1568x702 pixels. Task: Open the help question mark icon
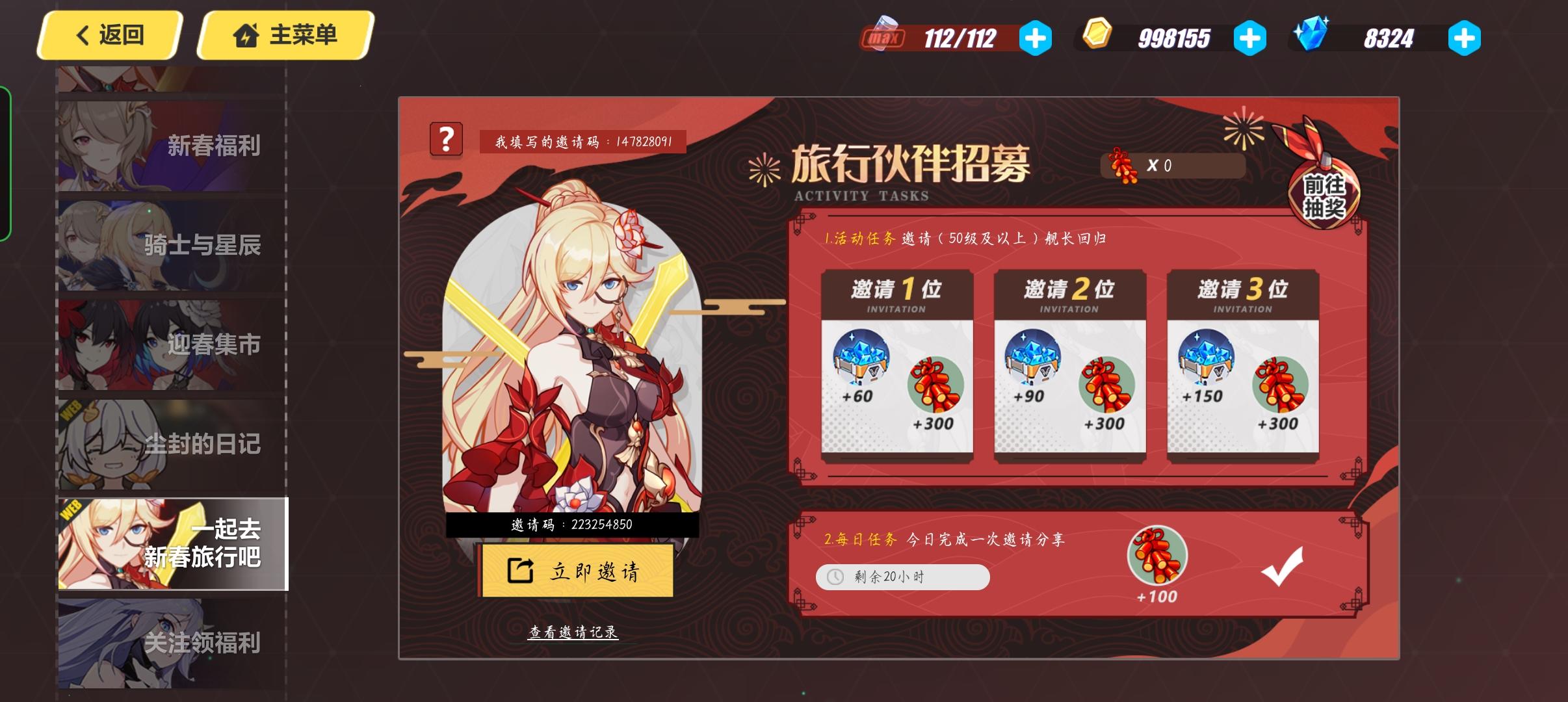tap(448, 140)
